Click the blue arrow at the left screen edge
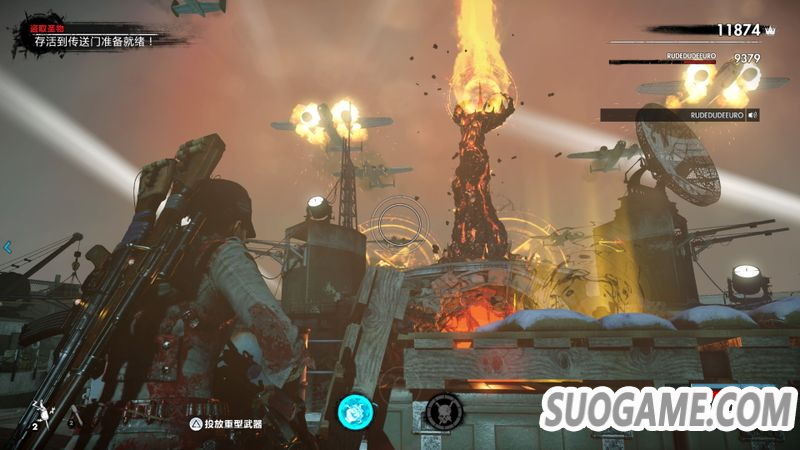Screen dimensions: 800x450 7,246
